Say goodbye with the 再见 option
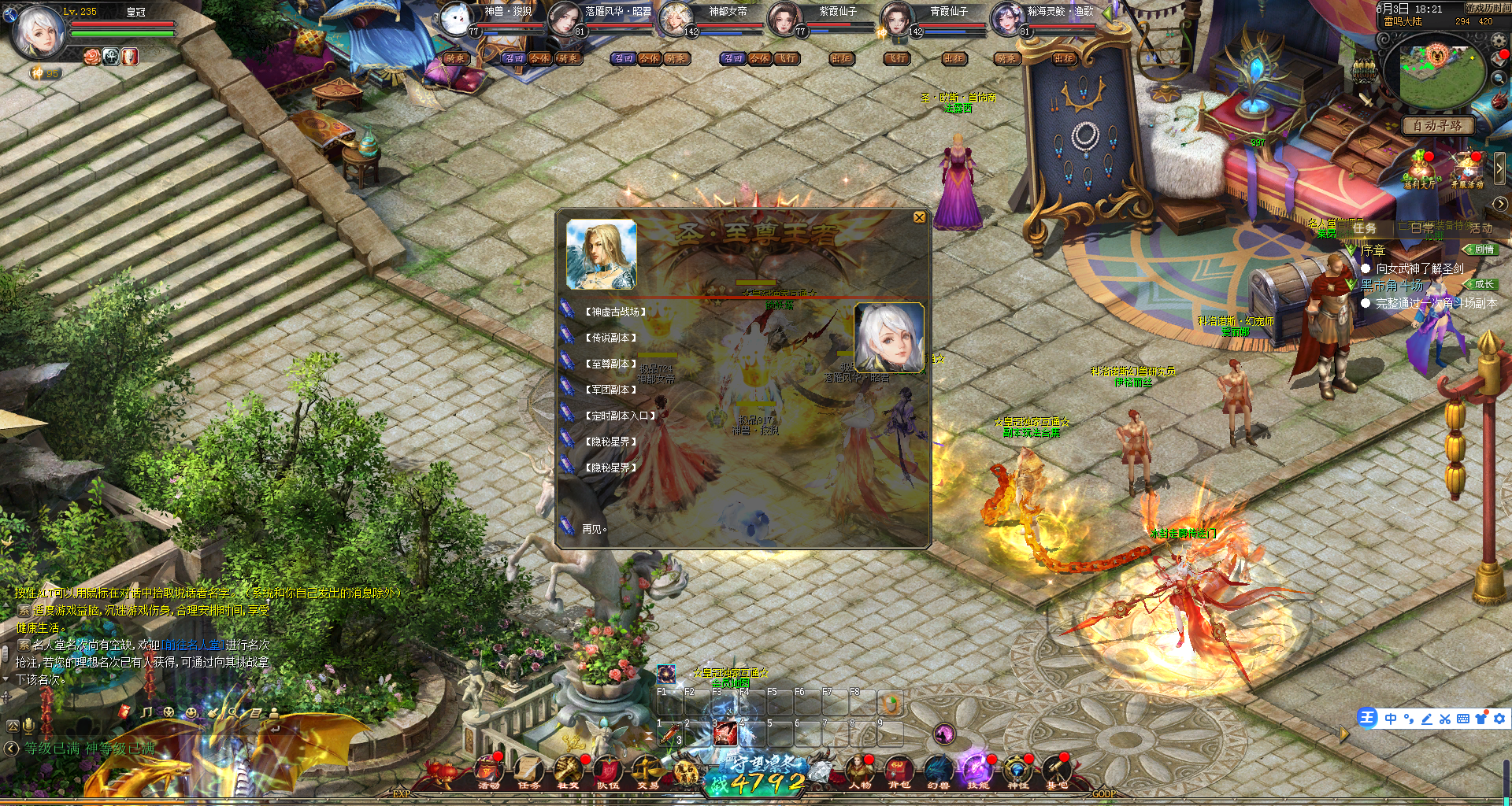Screen dimensions: 1512x806 594,529
